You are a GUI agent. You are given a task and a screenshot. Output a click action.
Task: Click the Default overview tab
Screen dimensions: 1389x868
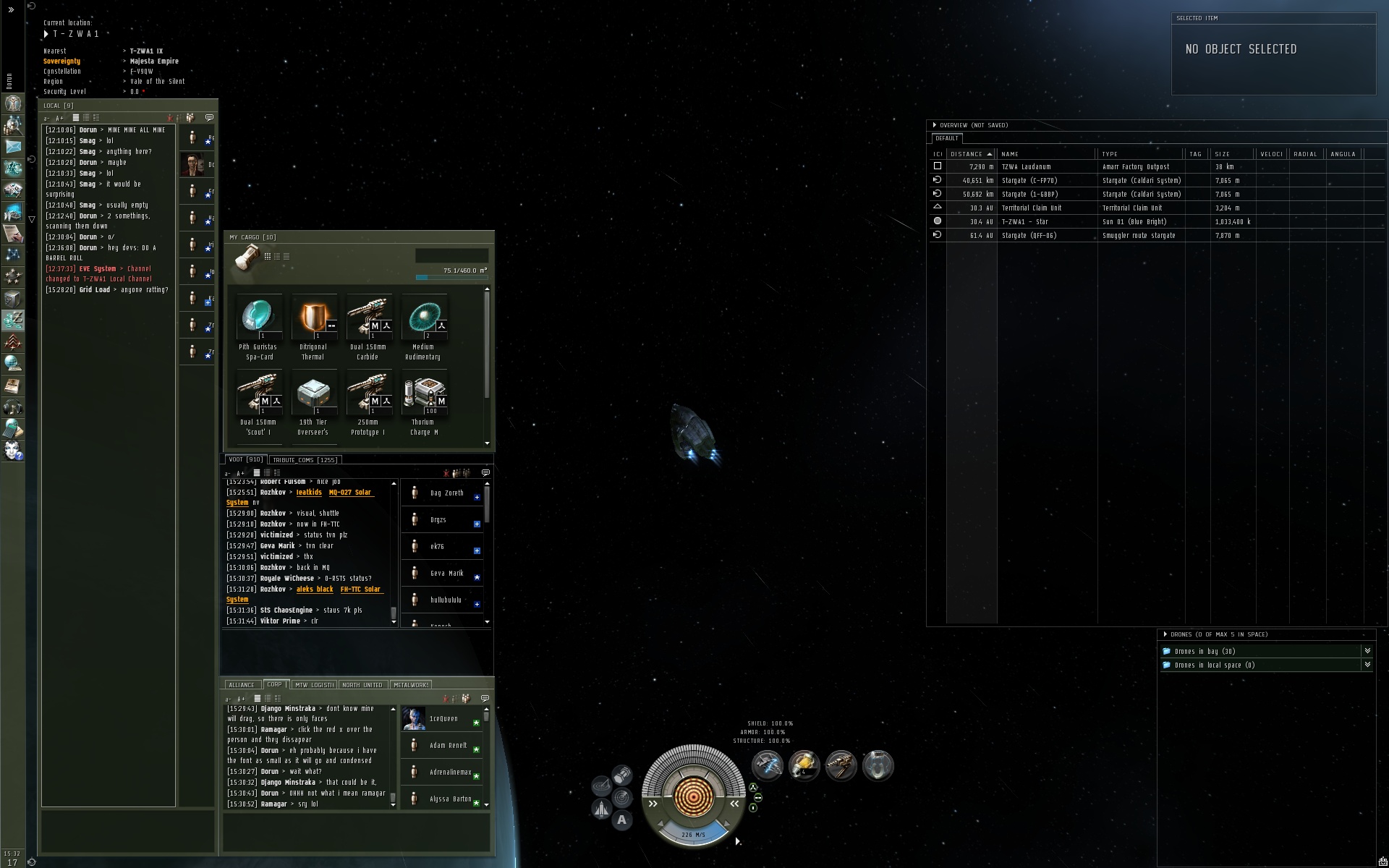point(946,138)
